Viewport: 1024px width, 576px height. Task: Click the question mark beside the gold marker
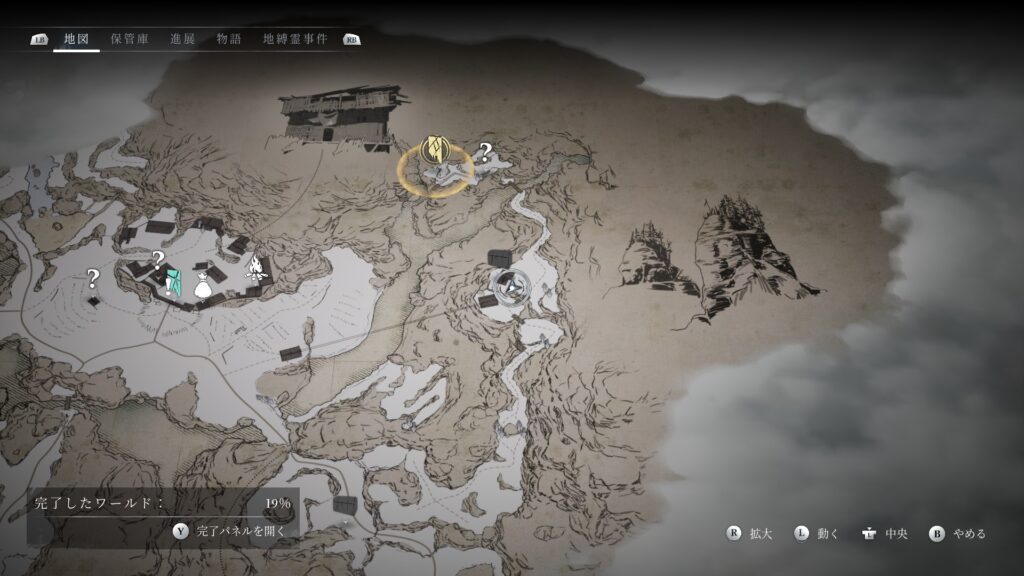click(x=485, y=153)
